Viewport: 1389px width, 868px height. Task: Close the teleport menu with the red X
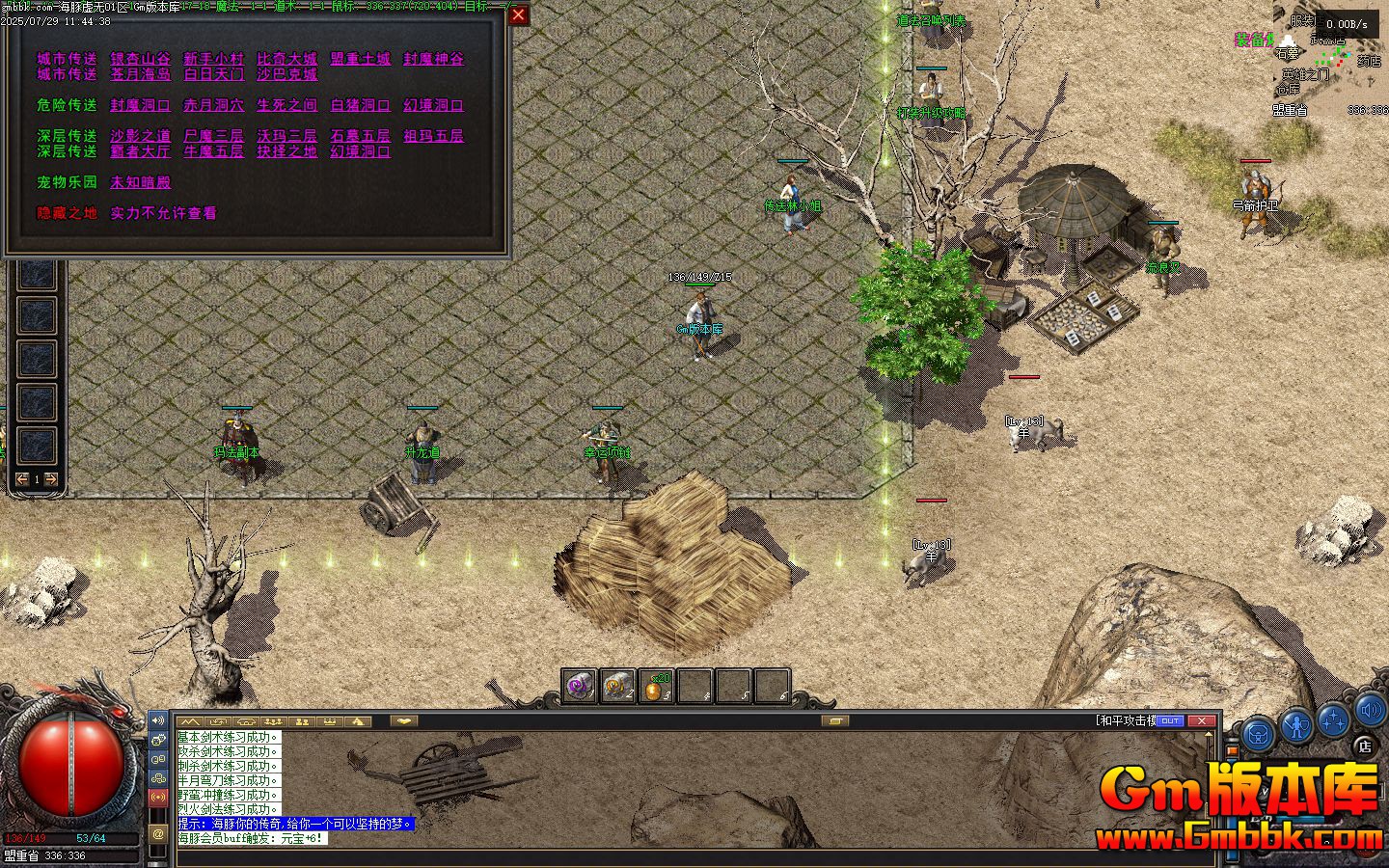pos(518,14)
